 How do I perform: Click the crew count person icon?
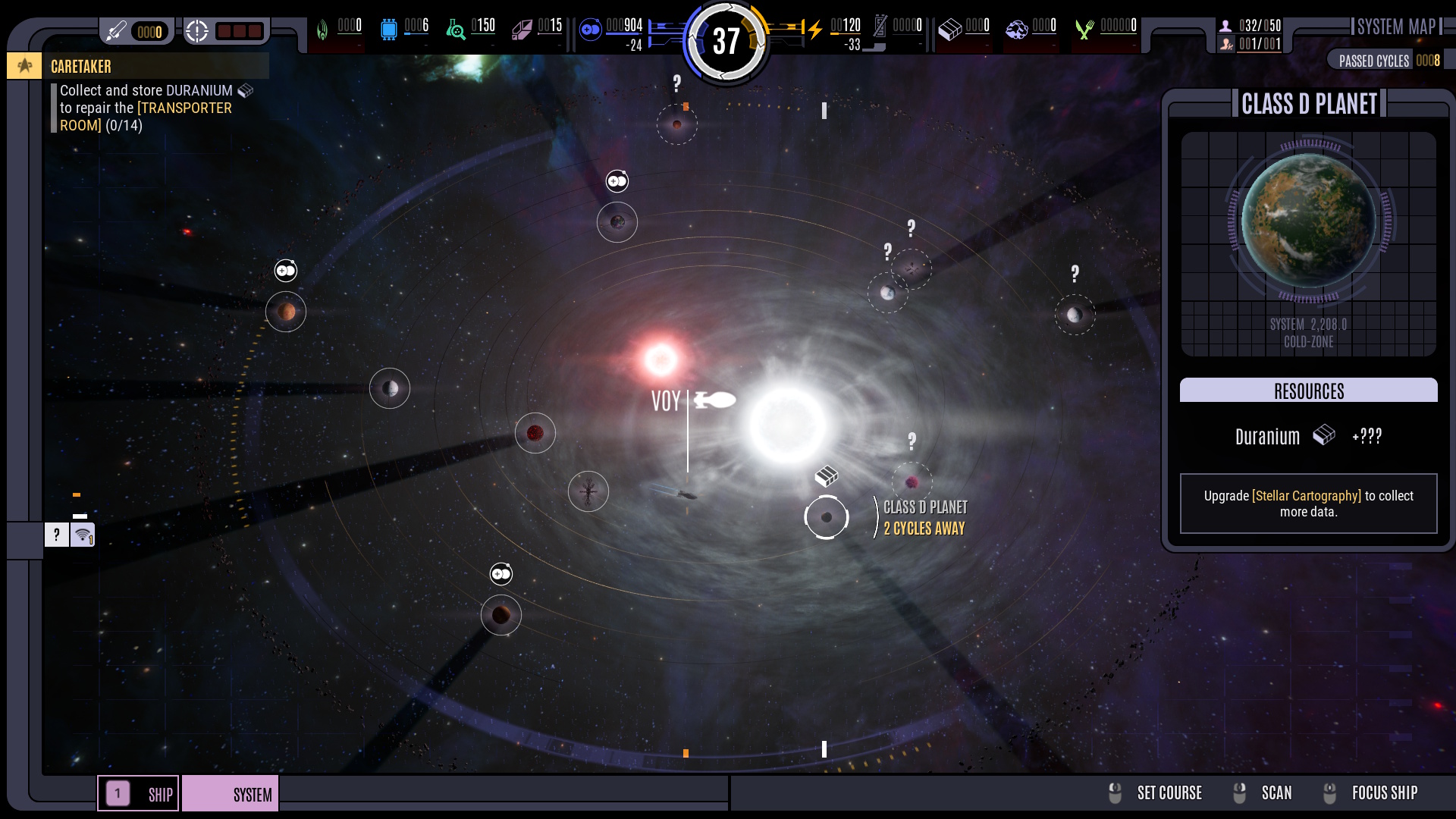tap(1225, 26)
